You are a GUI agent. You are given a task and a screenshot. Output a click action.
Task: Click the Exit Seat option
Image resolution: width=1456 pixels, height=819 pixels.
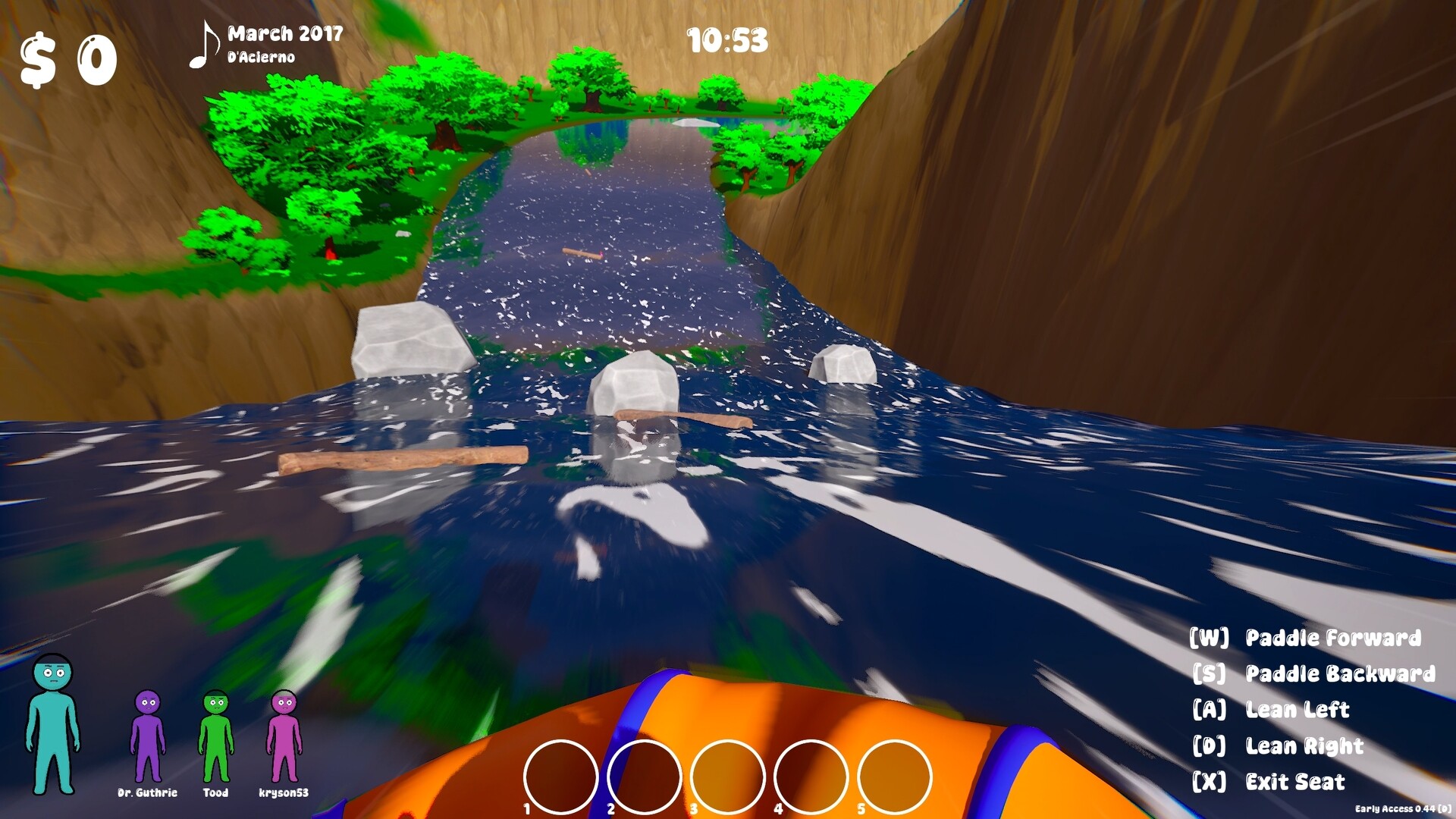(x=1294, y=782)
